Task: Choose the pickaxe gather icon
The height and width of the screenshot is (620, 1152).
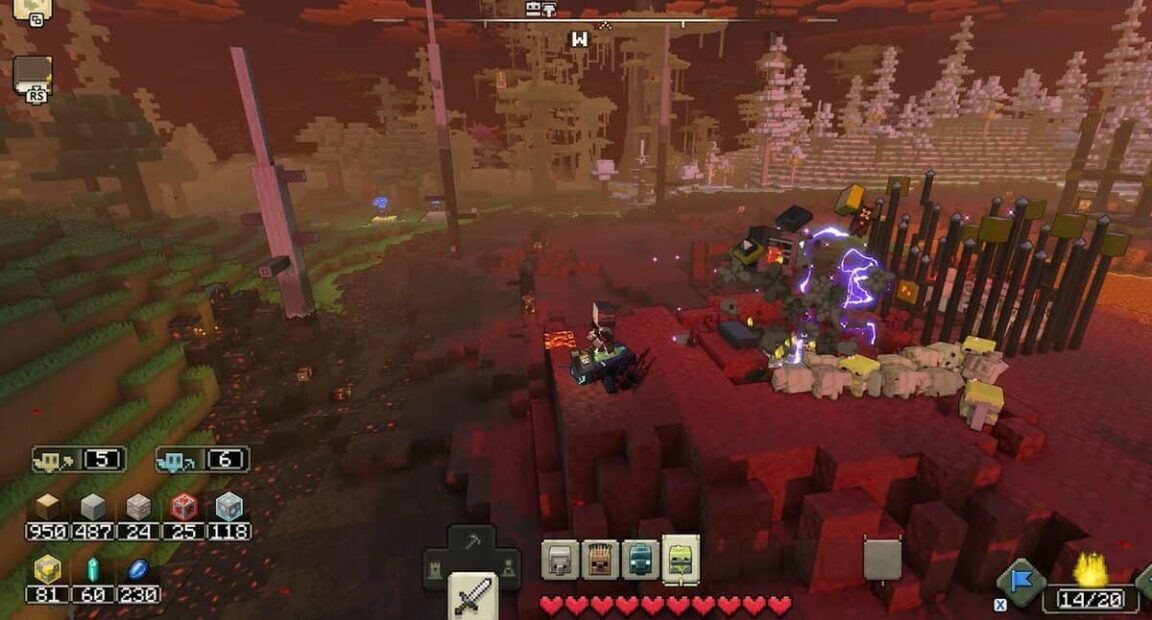Action: pos(472,543)
